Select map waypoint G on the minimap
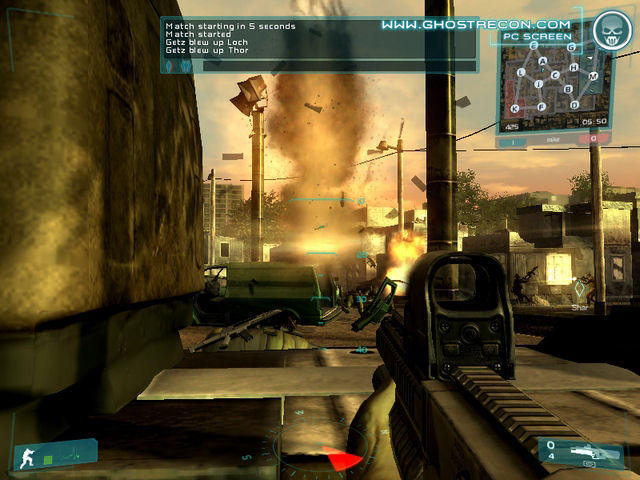Screen dimensions: 640x480 [x=571, y=47]
